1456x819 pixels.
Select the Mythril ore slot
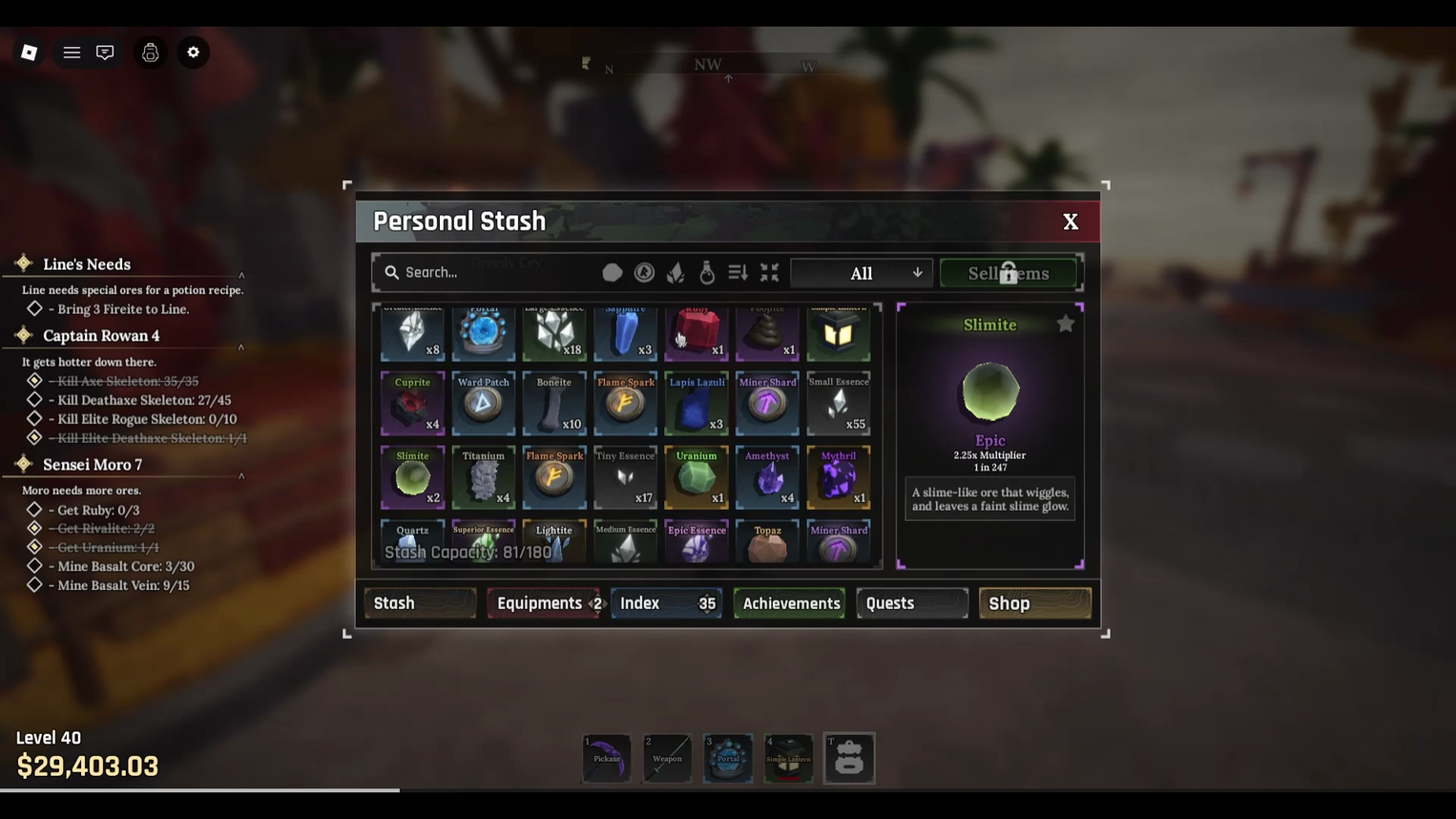click(838, 477)
